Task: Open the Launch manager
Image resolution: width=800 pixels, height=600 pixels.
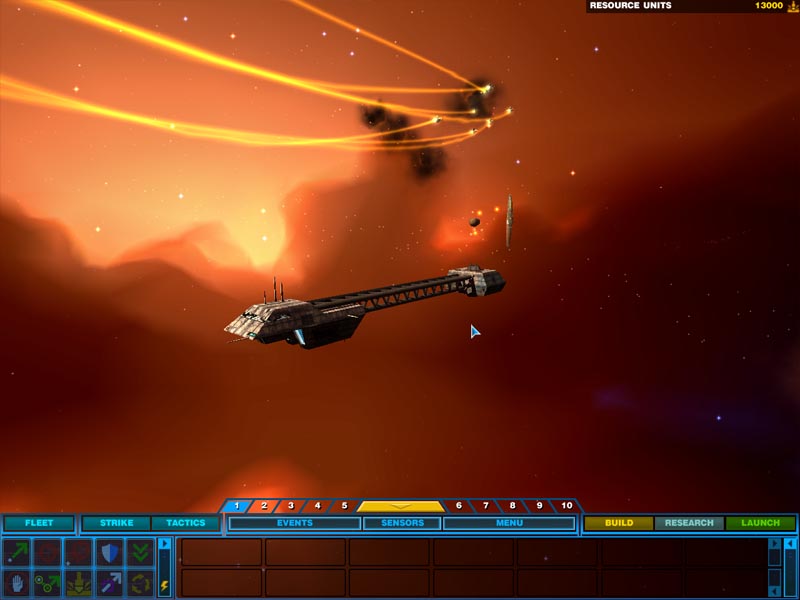Action: (760, 523)
